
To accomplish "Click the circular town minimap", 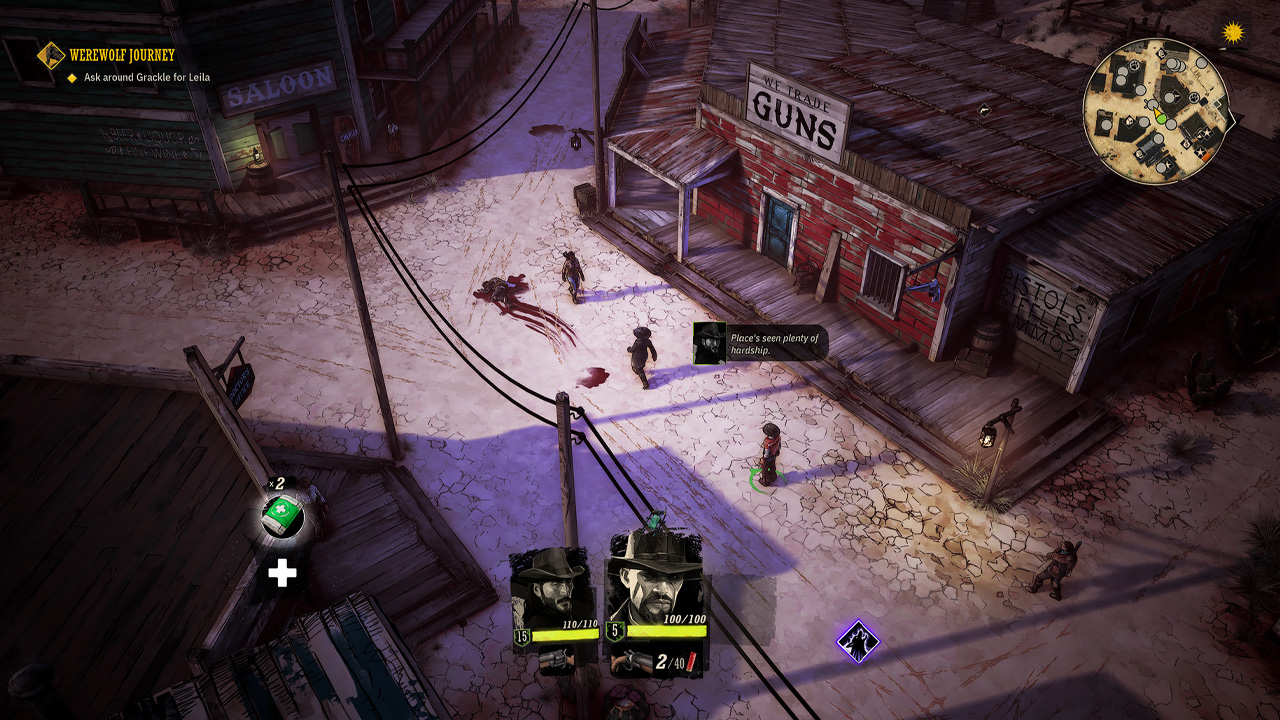I will click(x=1157, y=111).
